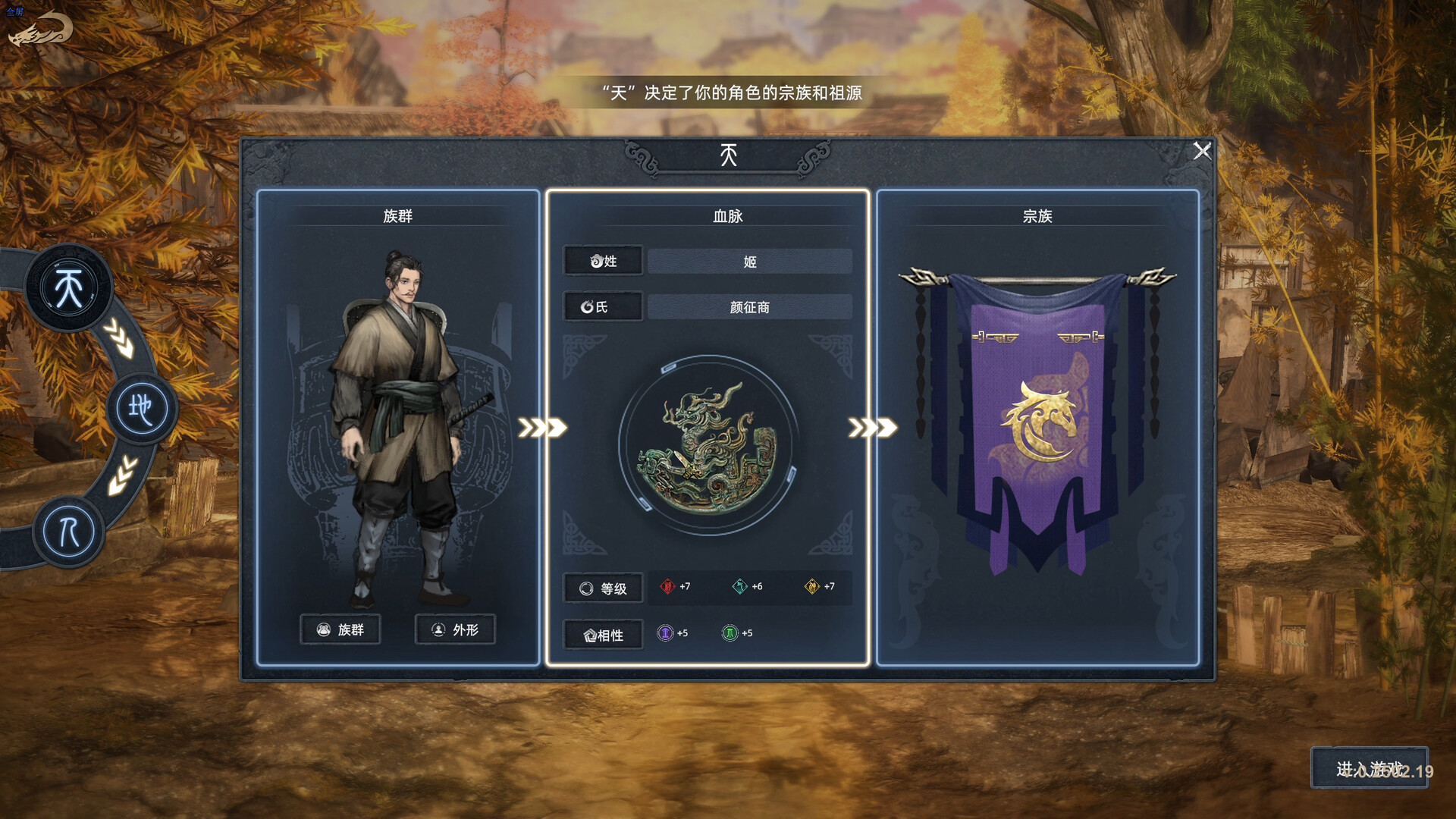Select the purple affinity icon with +5
Image resolution: width=1456 pixels, height=819 pixels.
[x=667, y=634]
